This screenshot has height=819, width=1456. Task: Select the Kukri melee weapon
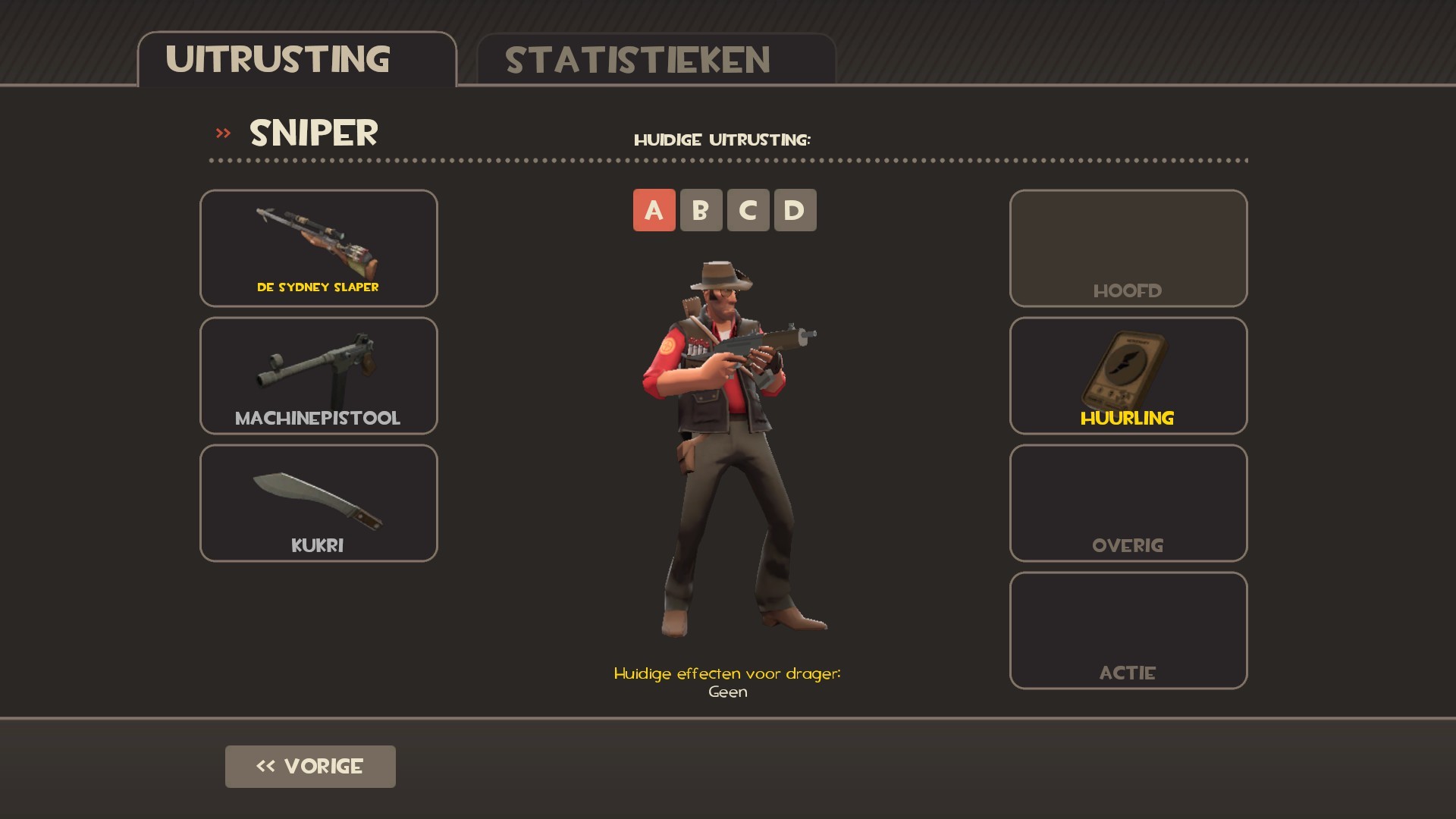(x=318, y=502)
